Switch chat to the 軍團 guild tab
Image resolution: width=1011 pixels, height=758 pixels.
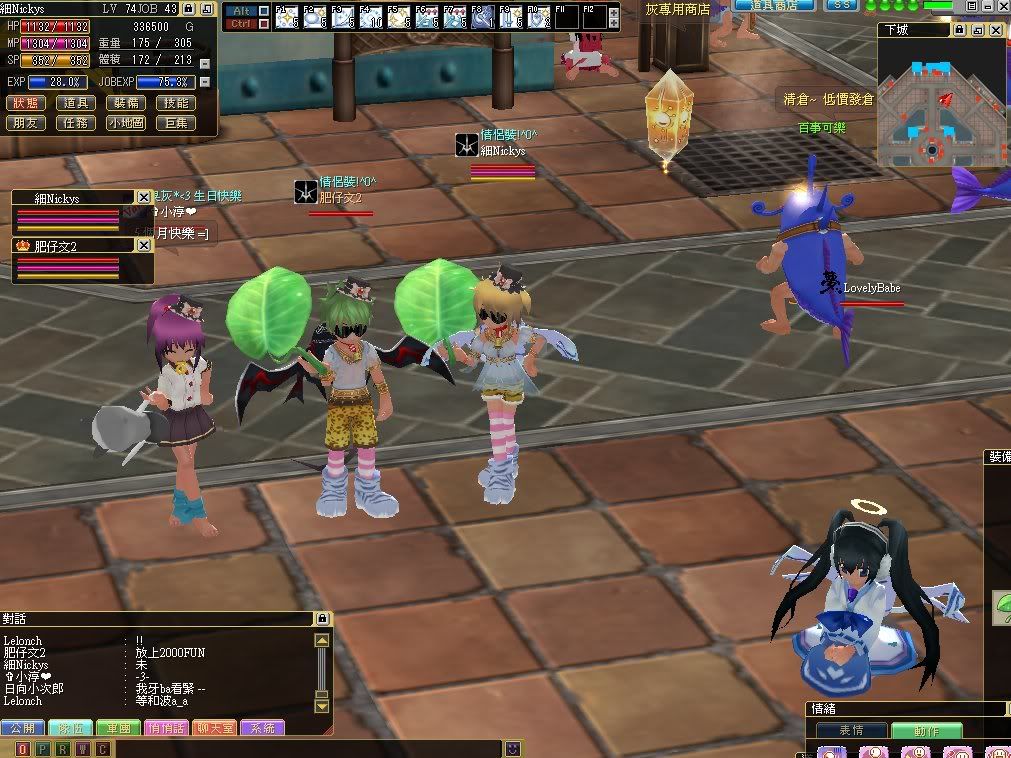click(x=119, y=728)
